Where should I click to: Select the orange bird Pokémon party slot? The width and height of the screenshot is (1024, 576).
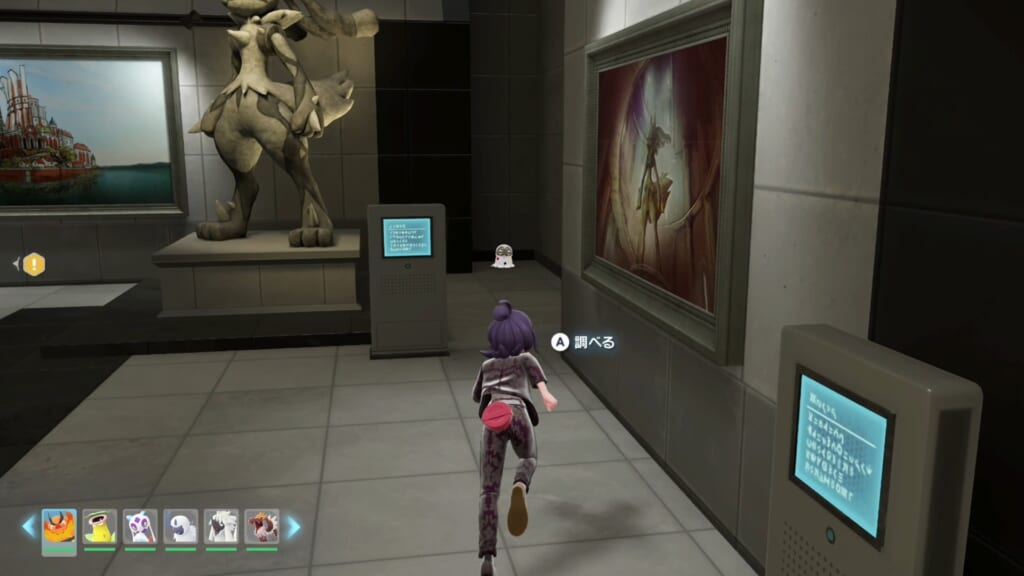(59, 526)
